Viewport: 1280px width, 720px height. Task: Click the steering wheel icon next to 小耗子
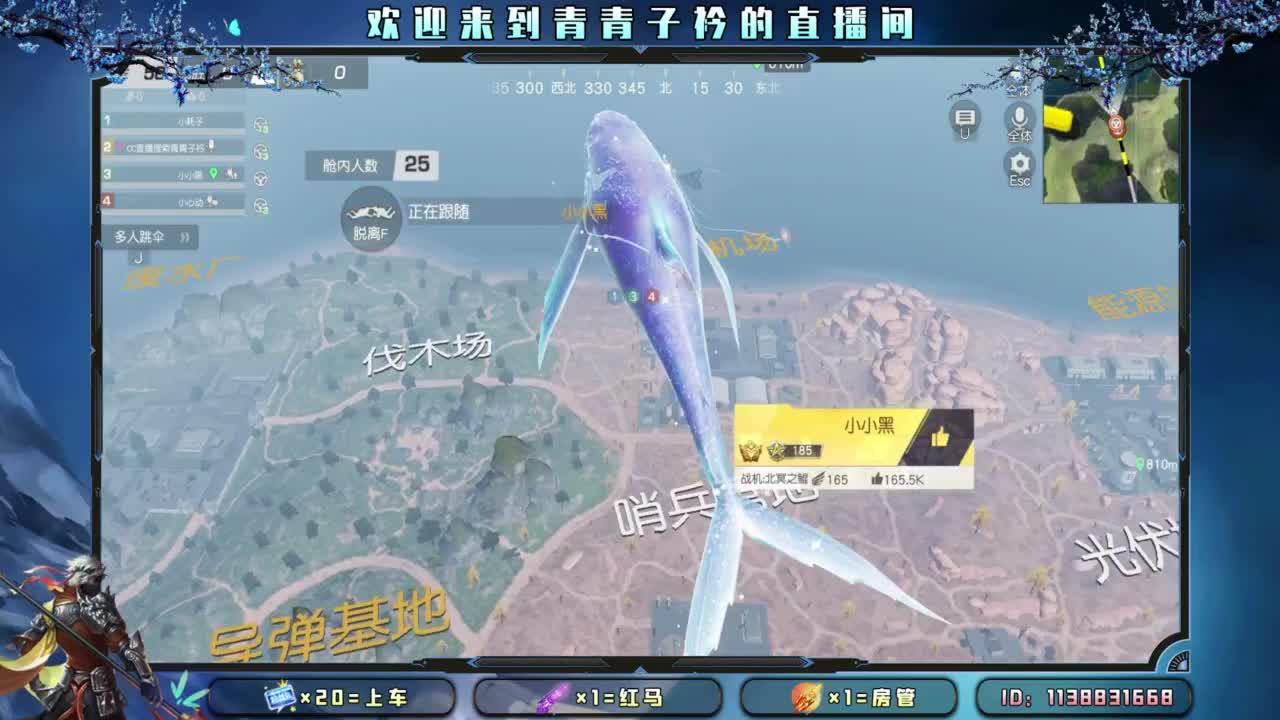tap(260, 124)
